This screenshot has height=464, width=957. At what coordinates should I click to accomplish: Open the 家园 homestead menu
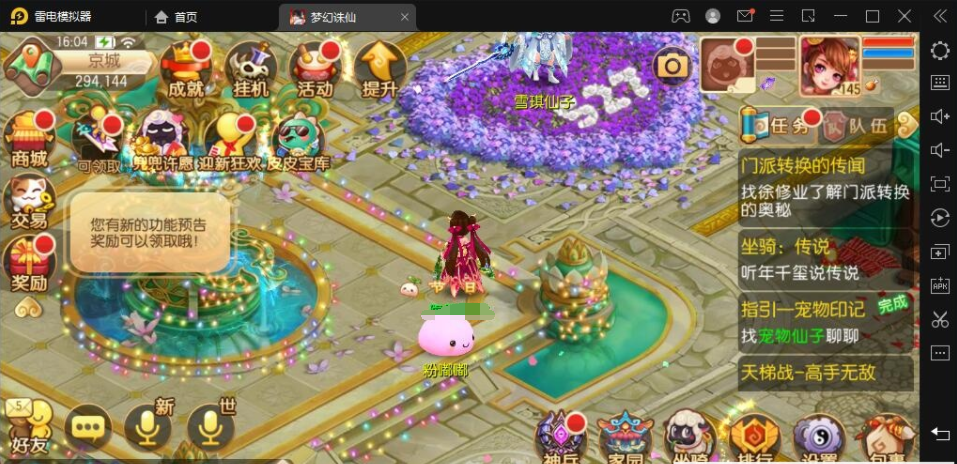coord(625,438)
